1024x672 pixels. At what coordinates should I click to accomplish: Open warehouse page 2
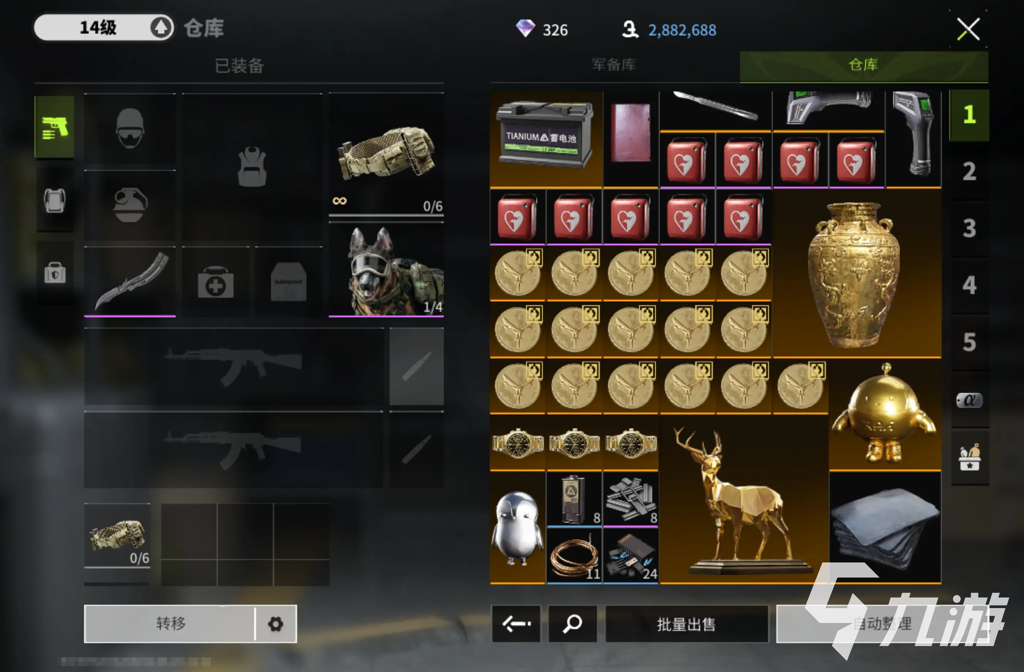tap(968, 172)
